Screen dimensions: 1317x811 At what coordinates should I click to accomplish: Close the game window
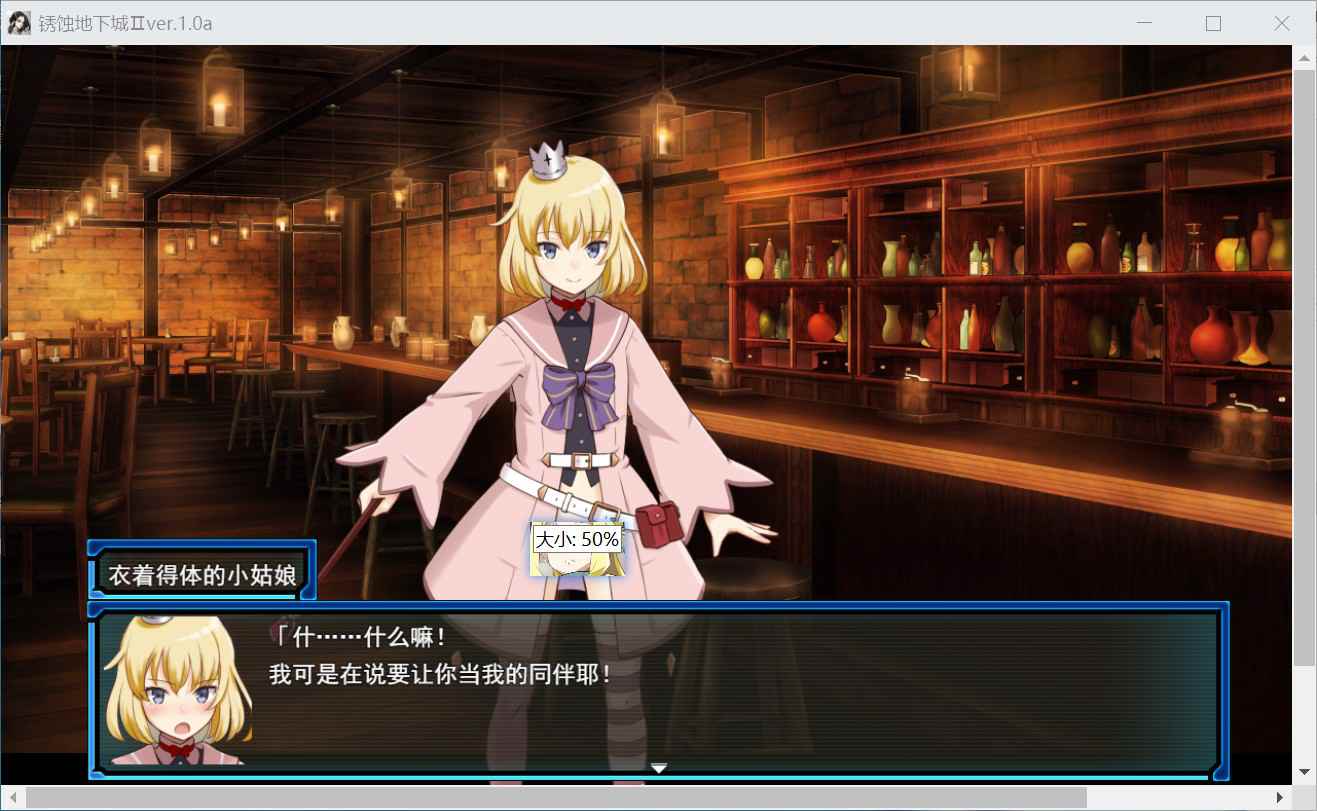1281,24
